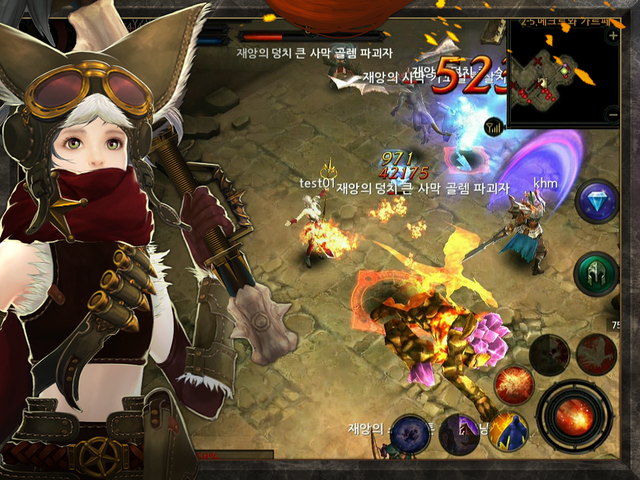Zoom out the minimap with minus button

point(613,116)
